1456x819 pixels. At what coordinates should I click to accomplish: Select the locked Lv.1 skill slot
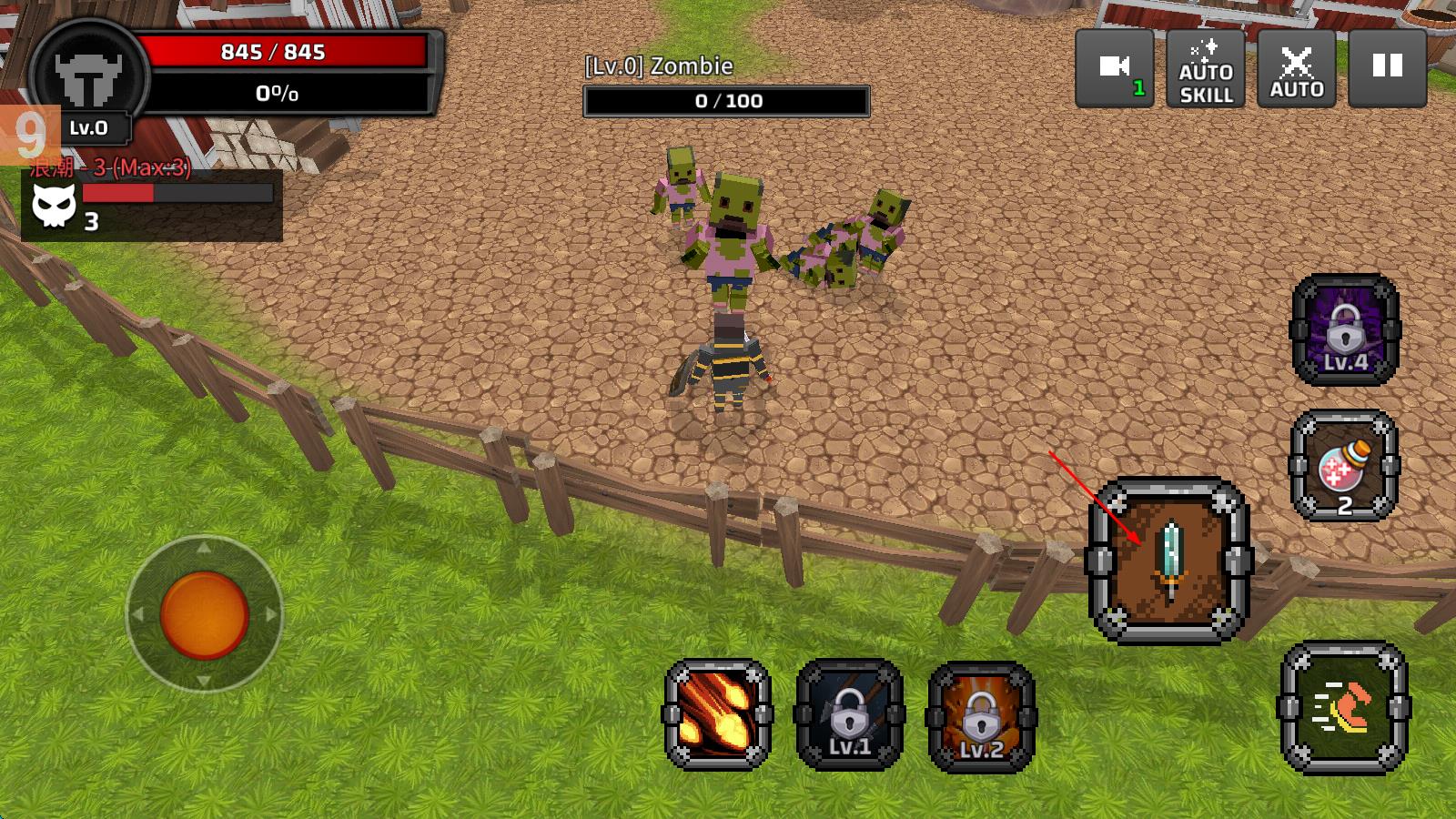click(x=850, y=714)
